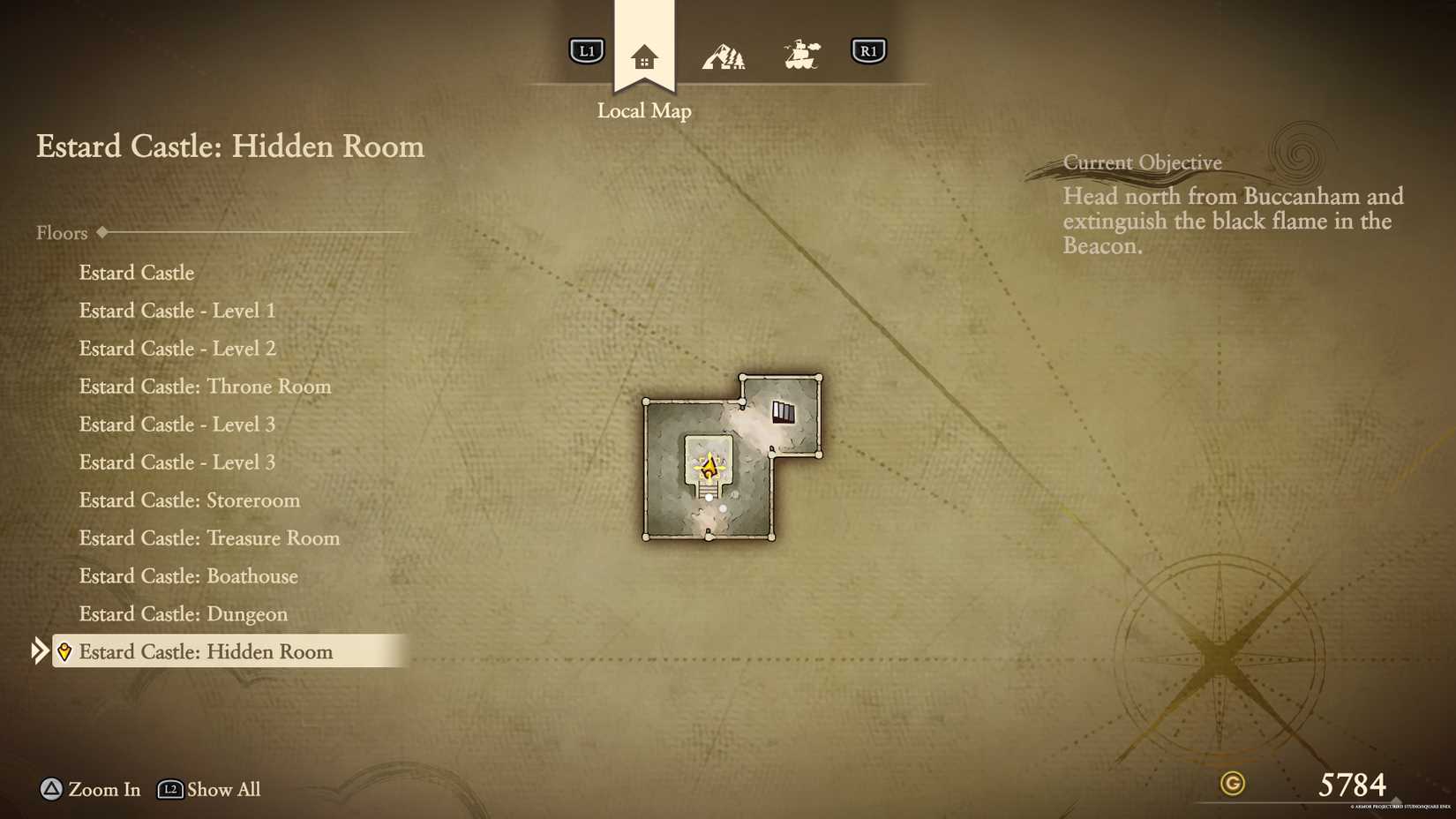
Task: Click the diamond marker next to Floors
Action: (101, 232)
